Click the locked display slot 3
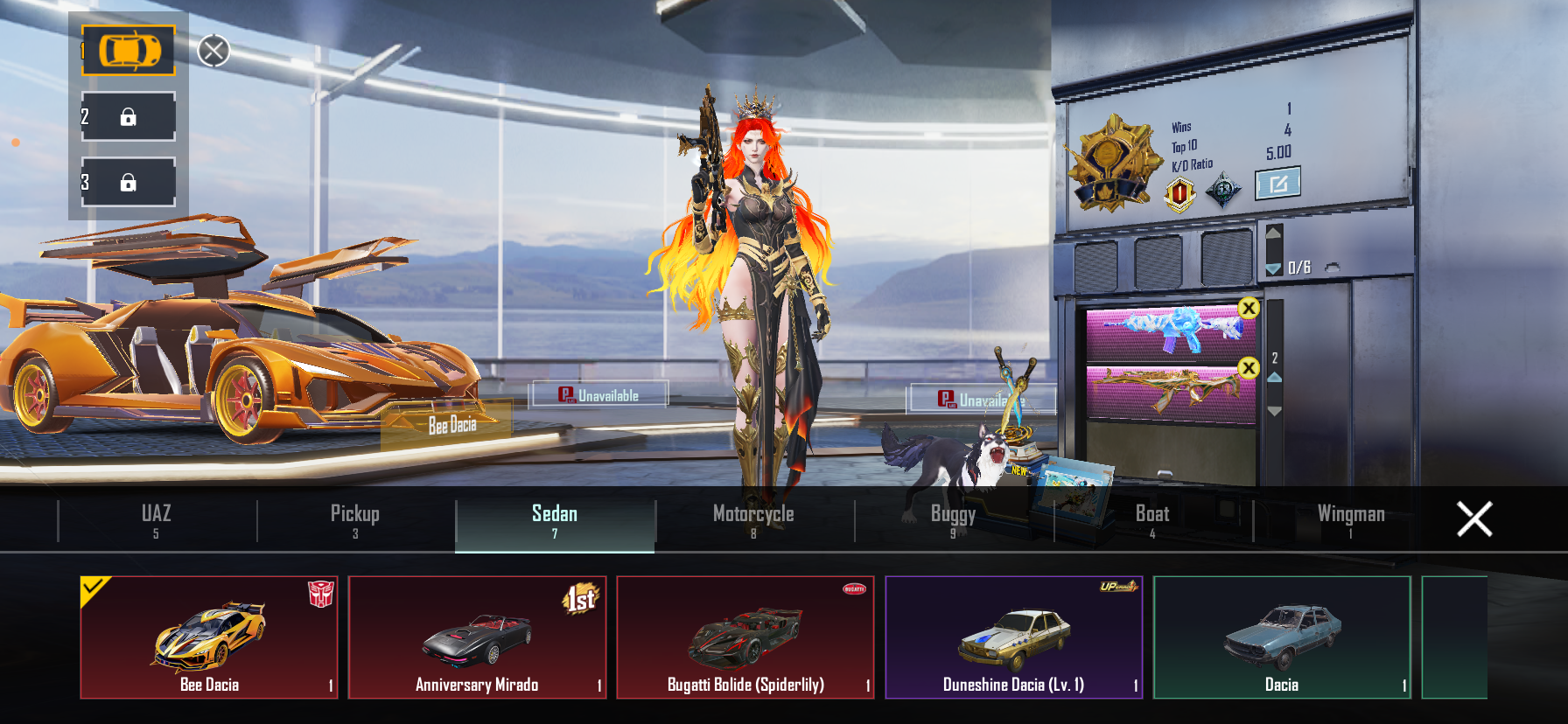Screen dimensions: 1568x724 click(x=129, y=182)
